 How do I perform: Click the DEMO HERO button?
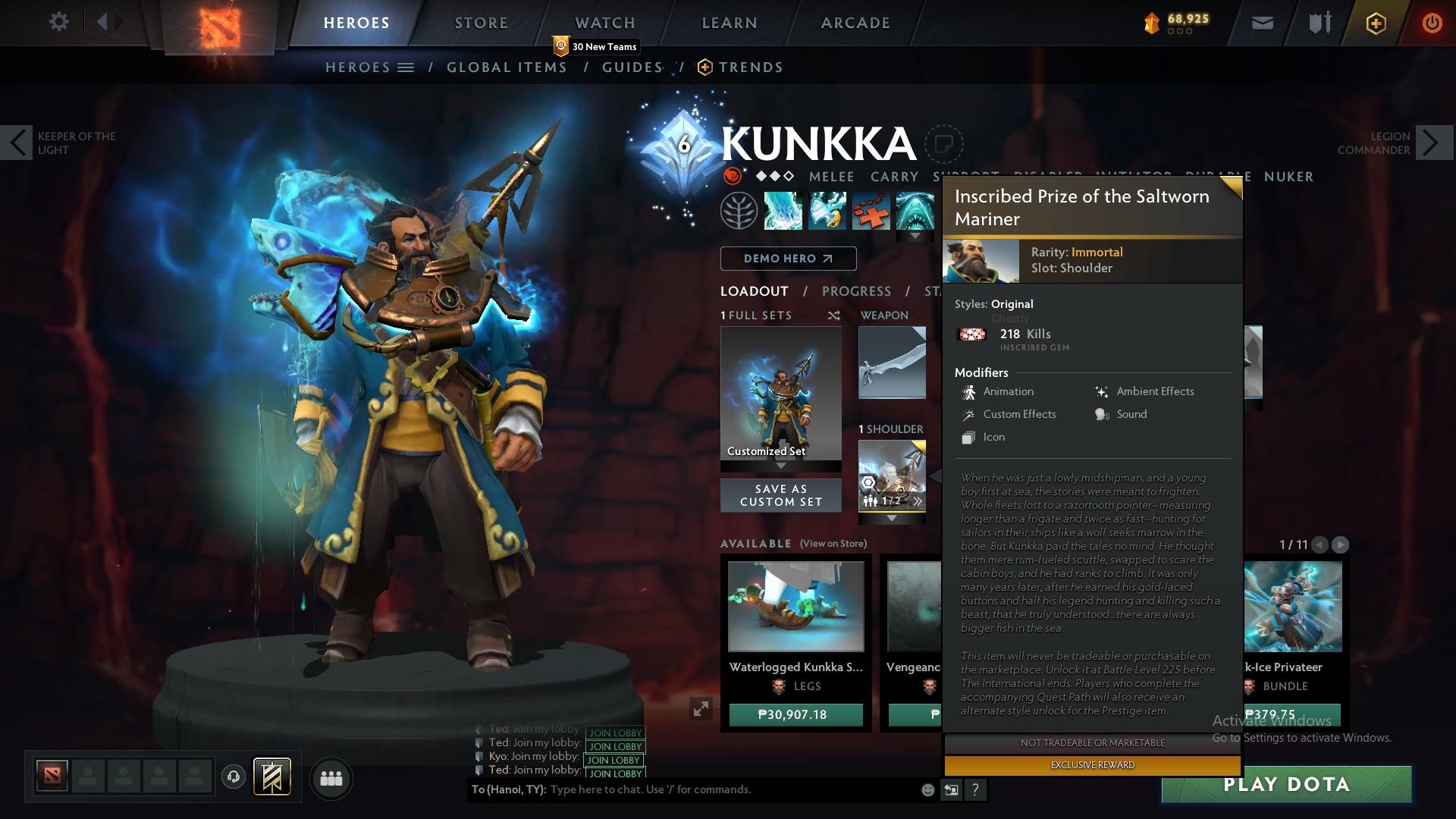(787, 259)
